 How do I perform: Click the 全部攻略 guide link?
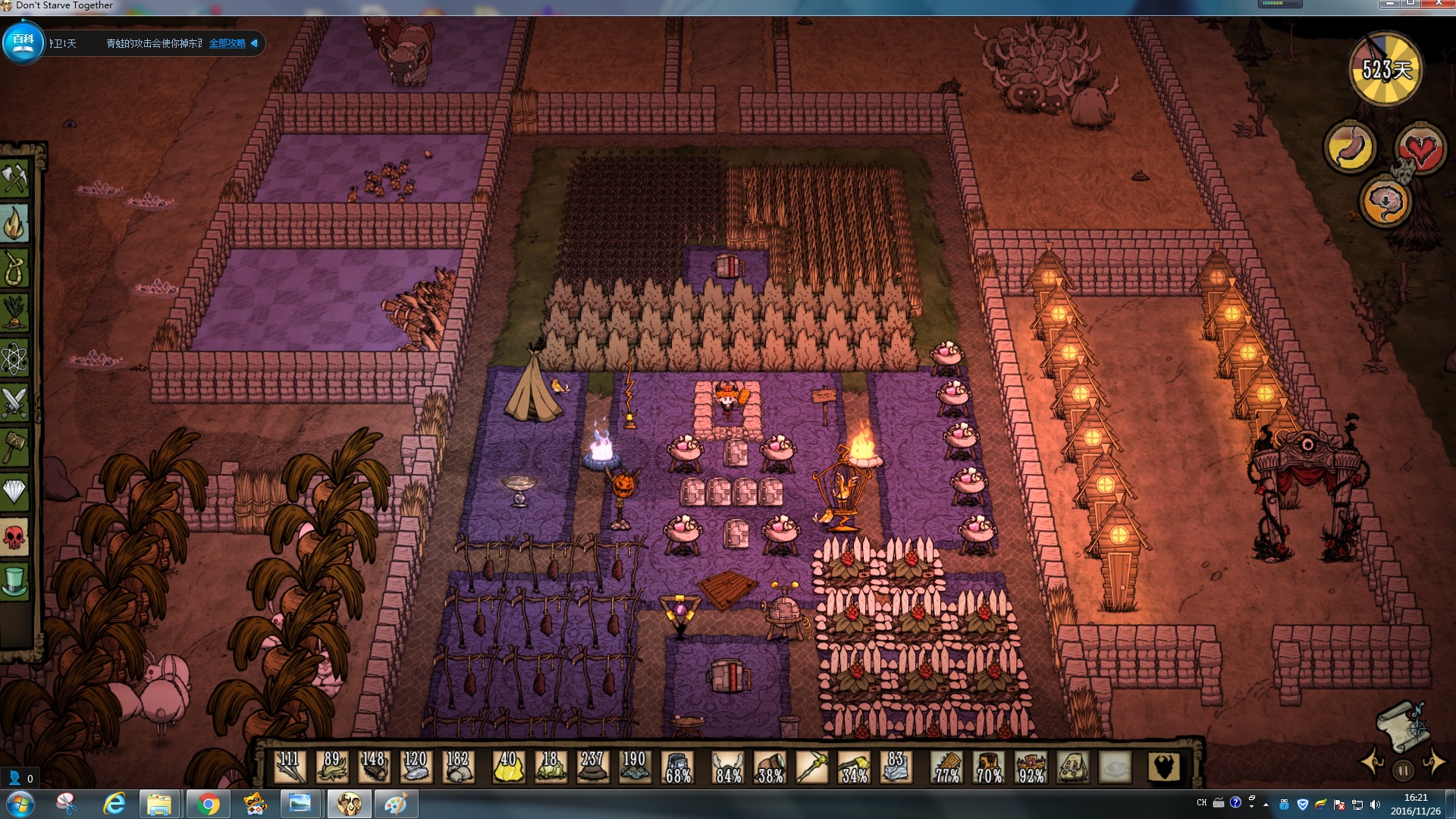point(227,43)
